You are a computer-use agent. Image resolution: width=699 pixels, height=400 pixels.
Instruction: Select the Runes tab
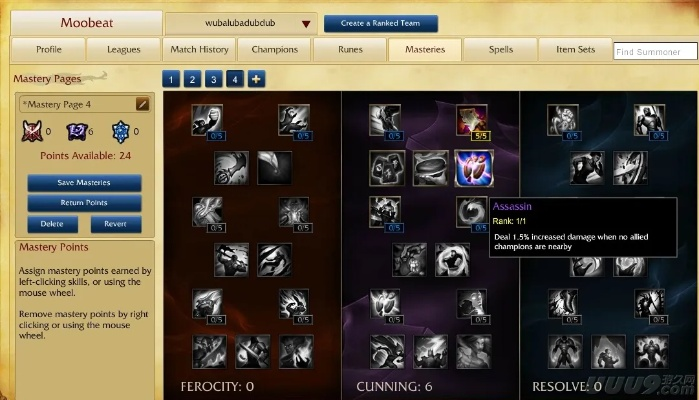tap(349, 49)
